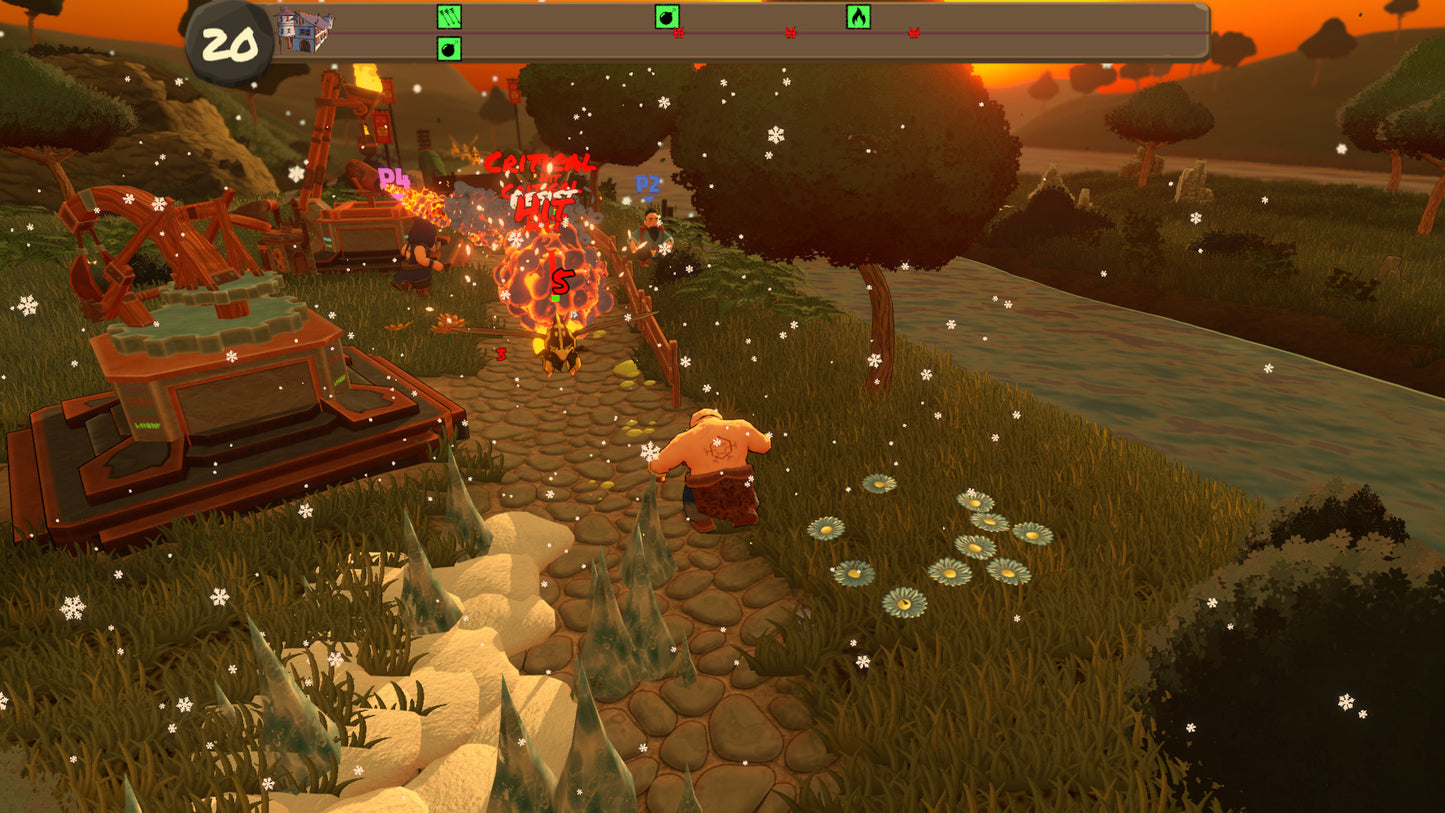Click the bomb icon beneath the arrows icon
The height and width of the screenshot is (813, 1445).
(x=449, y=48)
